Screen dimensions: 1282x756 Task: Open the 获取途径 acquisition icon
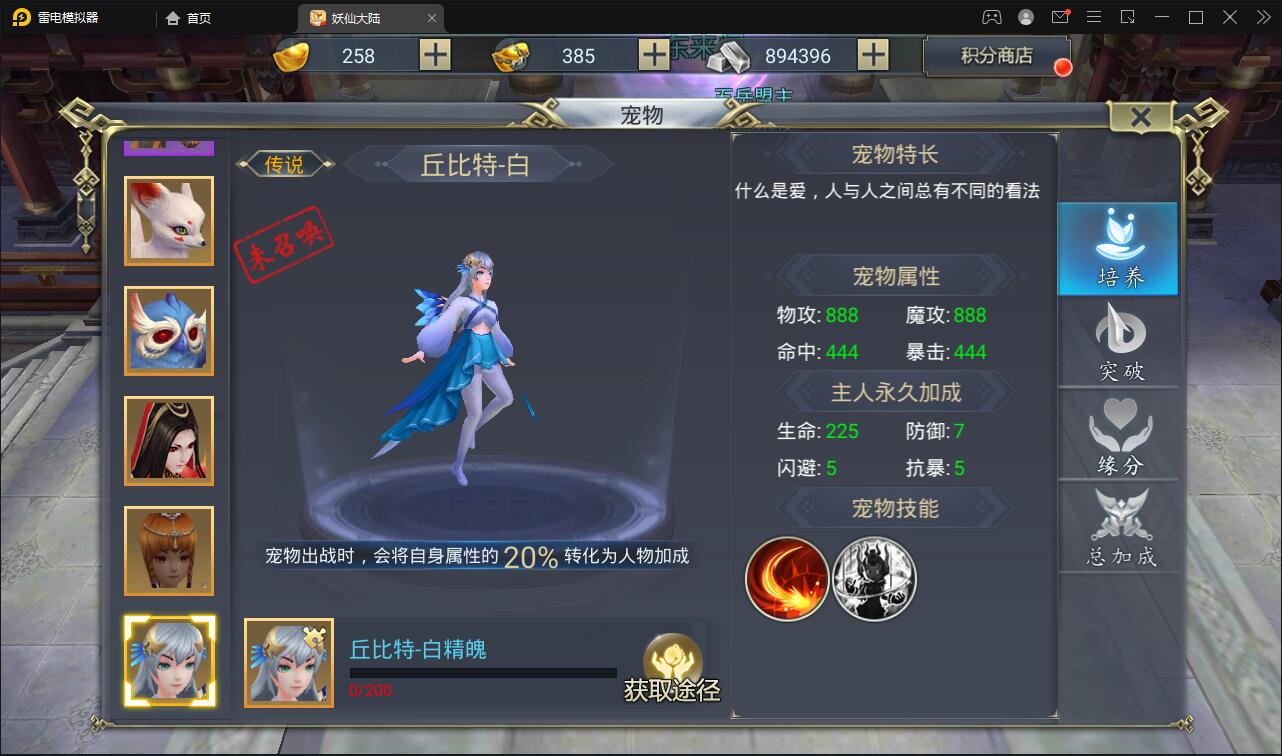(674, 664)
